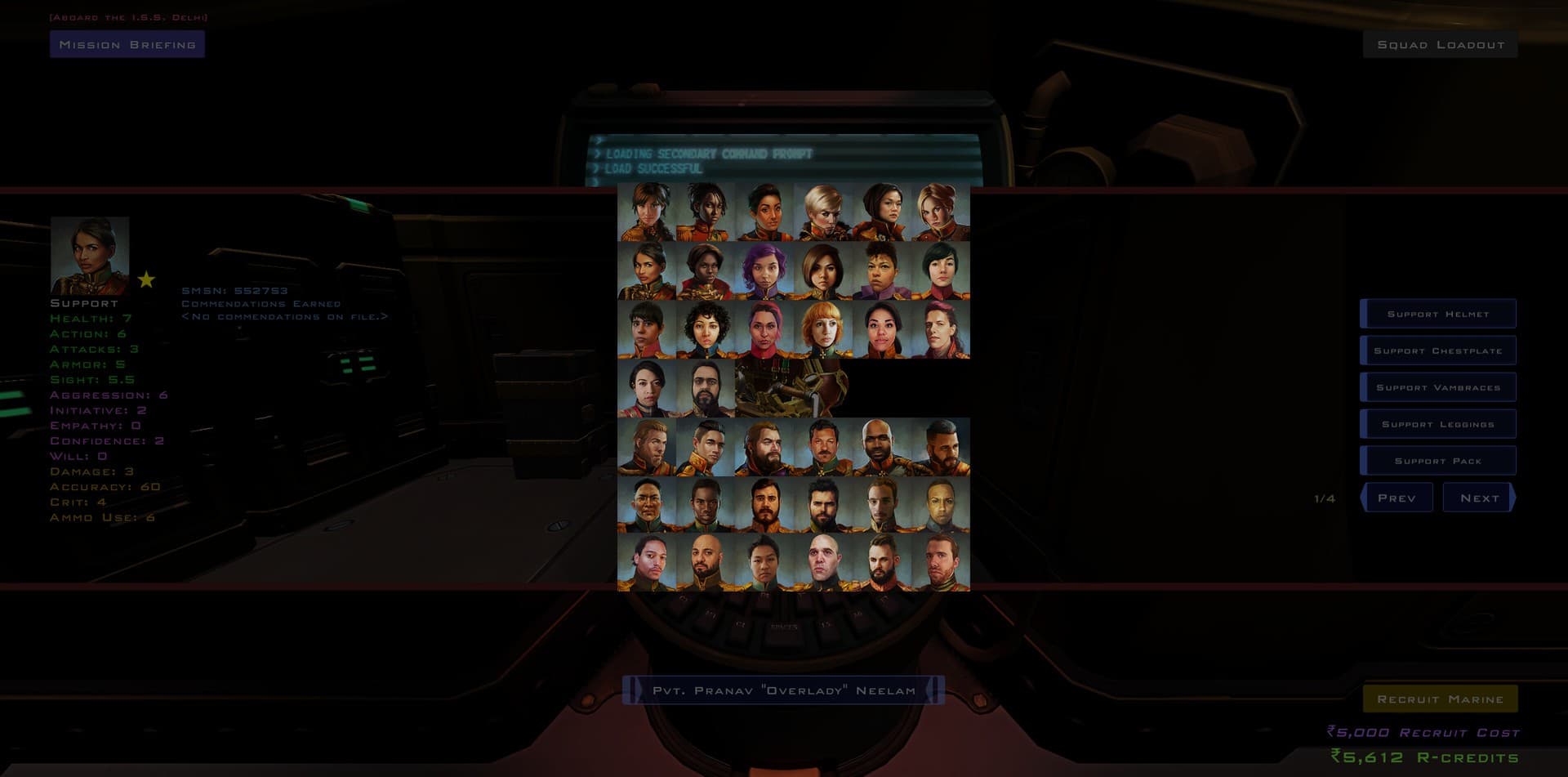Open the Mission Briefing screen

pyautogui.click(x=127, y=44)
